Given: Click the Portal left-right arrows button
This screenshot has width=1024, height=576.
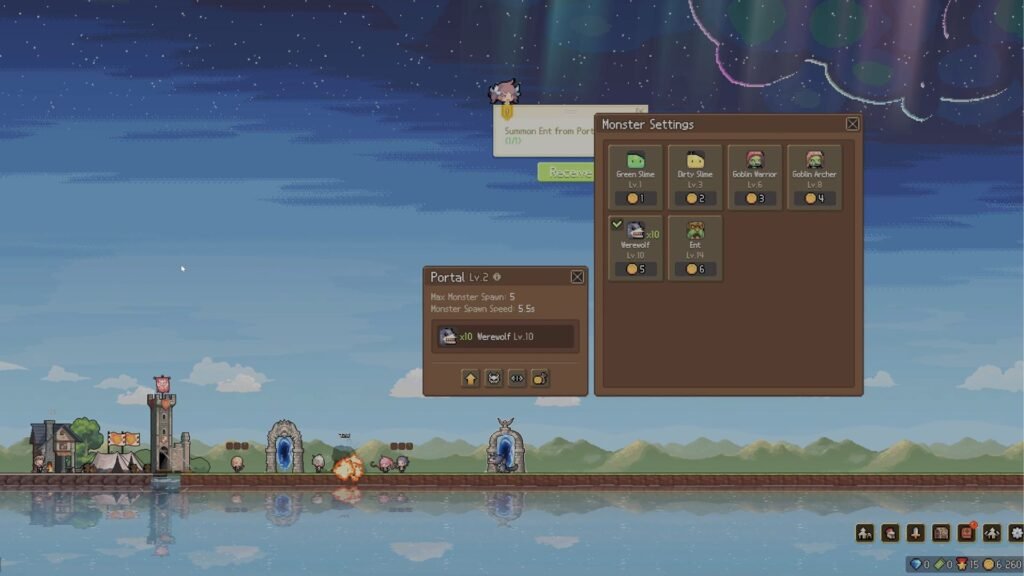Looking at the screenshot, I should tap(517, 378).
